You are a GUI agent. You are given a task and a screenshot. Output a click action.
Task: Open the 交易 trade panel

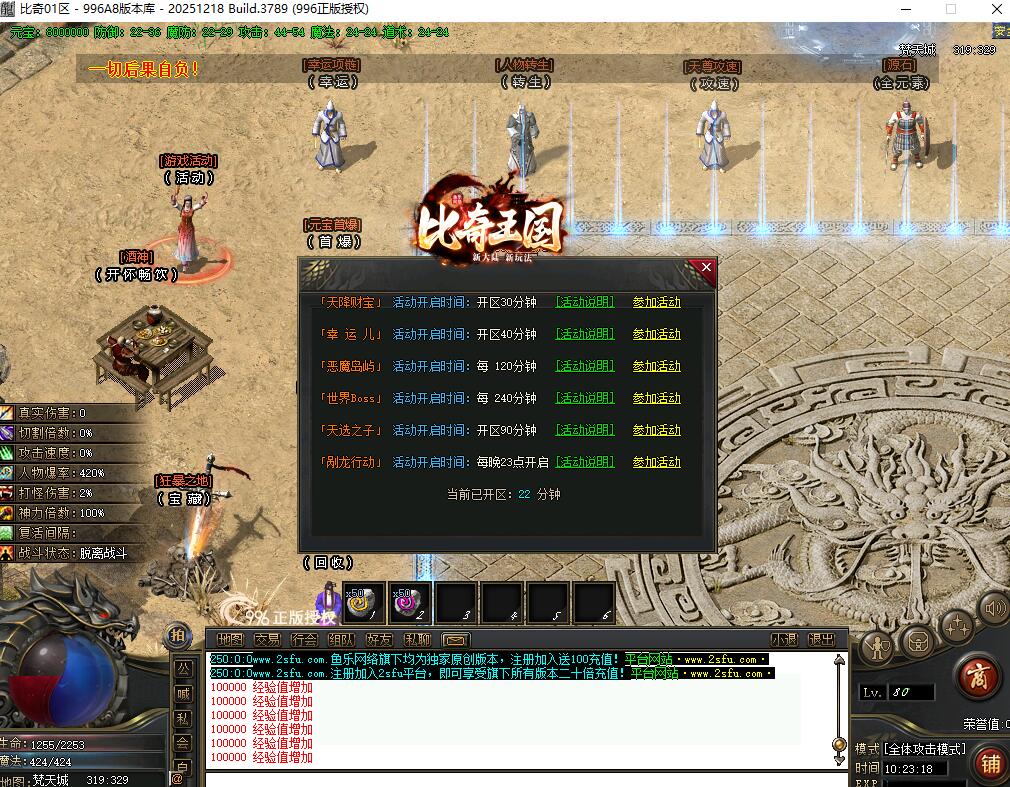pos(267,640)
